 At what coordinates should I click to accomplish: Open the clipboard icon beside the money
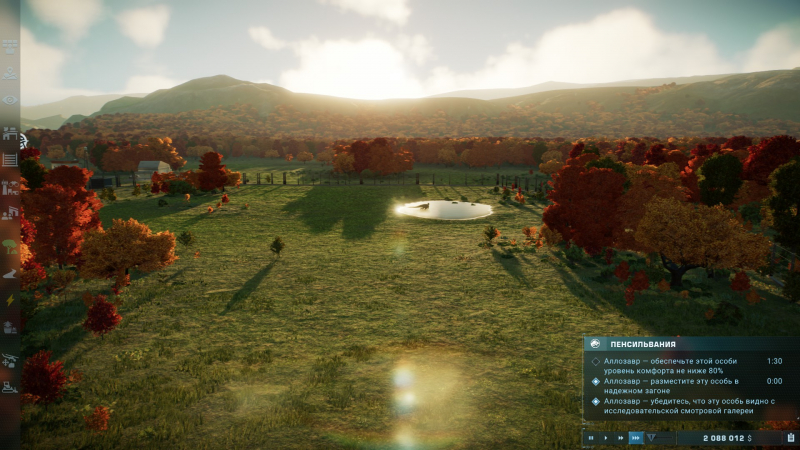click(x=790, y=437)
